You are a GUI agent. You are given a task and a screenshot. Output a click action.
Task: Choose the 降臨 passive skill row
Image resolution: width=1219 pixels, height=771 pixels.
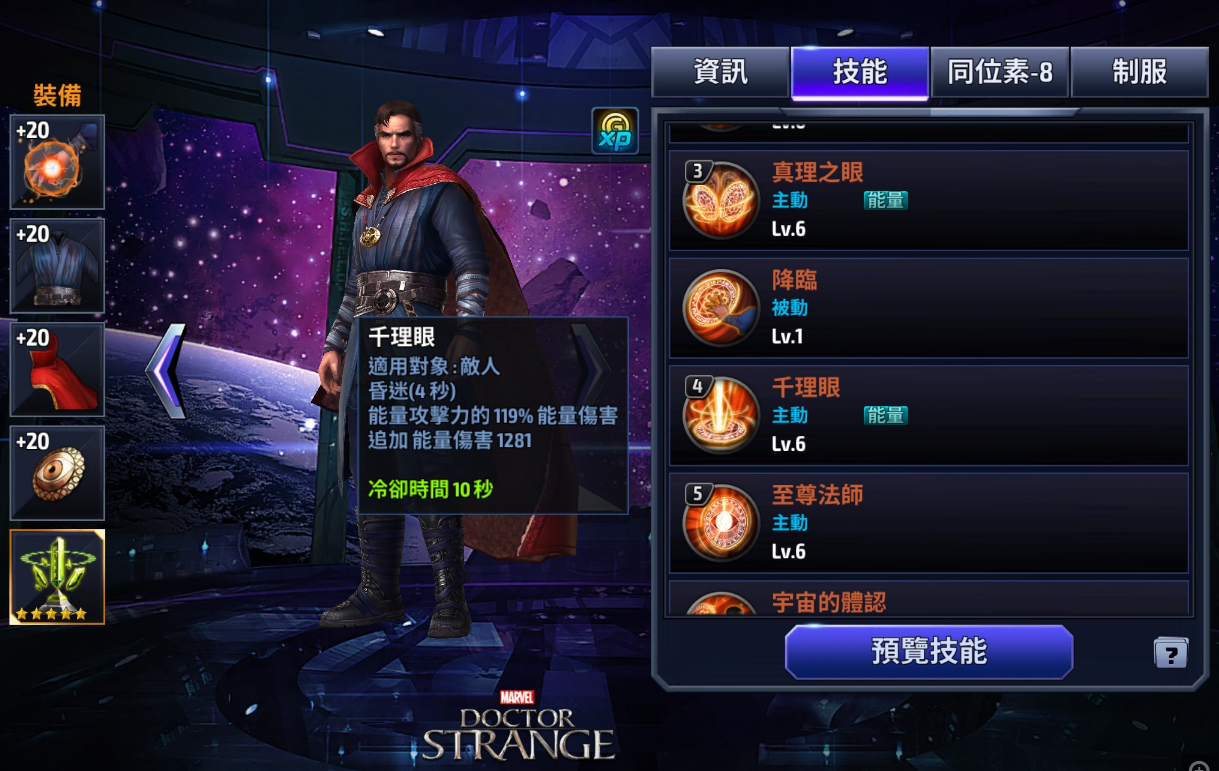pos(929,307)
